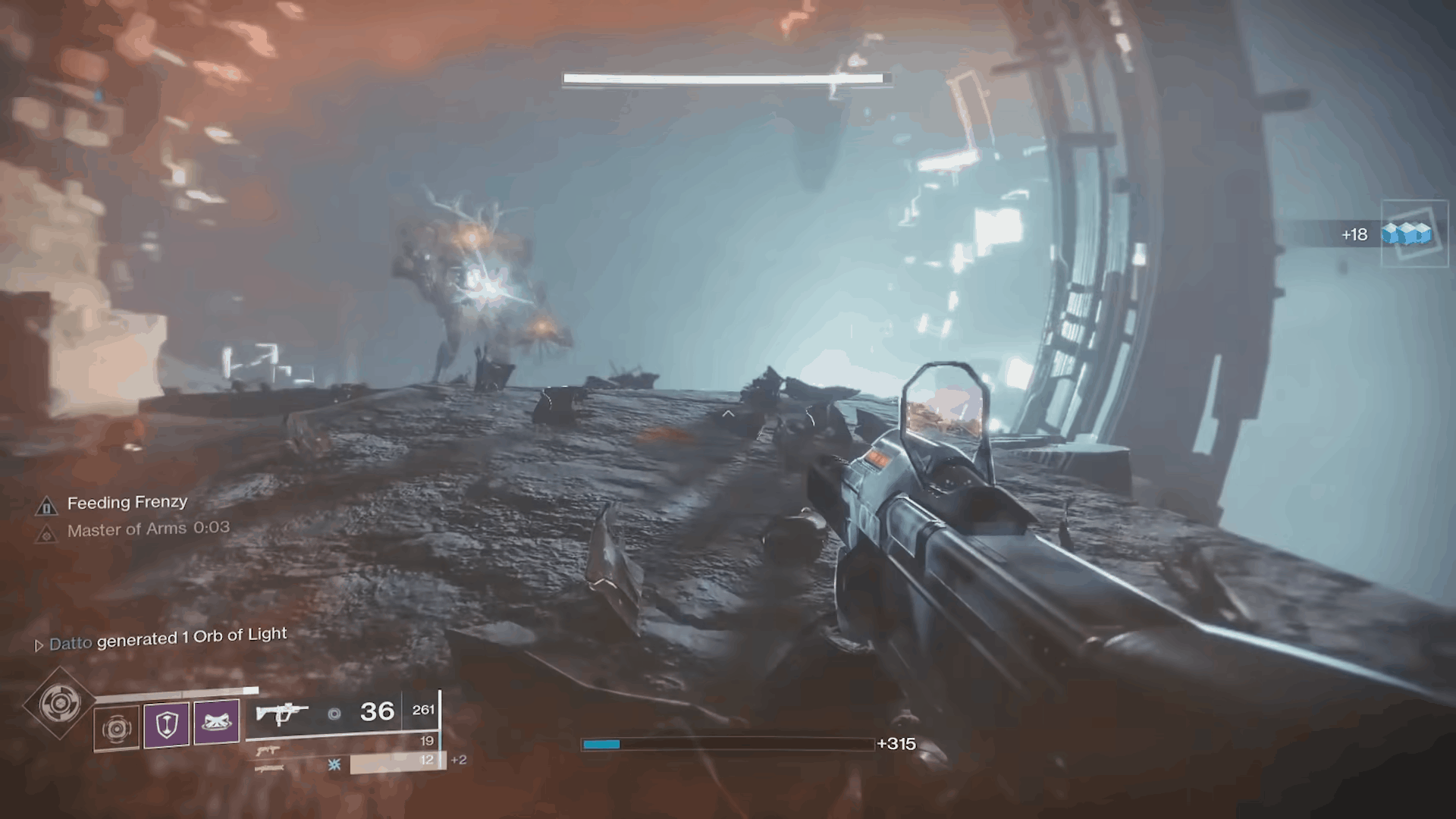The width and height of the screenshot is (1456, 819).
Task: Click the purple armor buff icon
Action: [217, 721]
